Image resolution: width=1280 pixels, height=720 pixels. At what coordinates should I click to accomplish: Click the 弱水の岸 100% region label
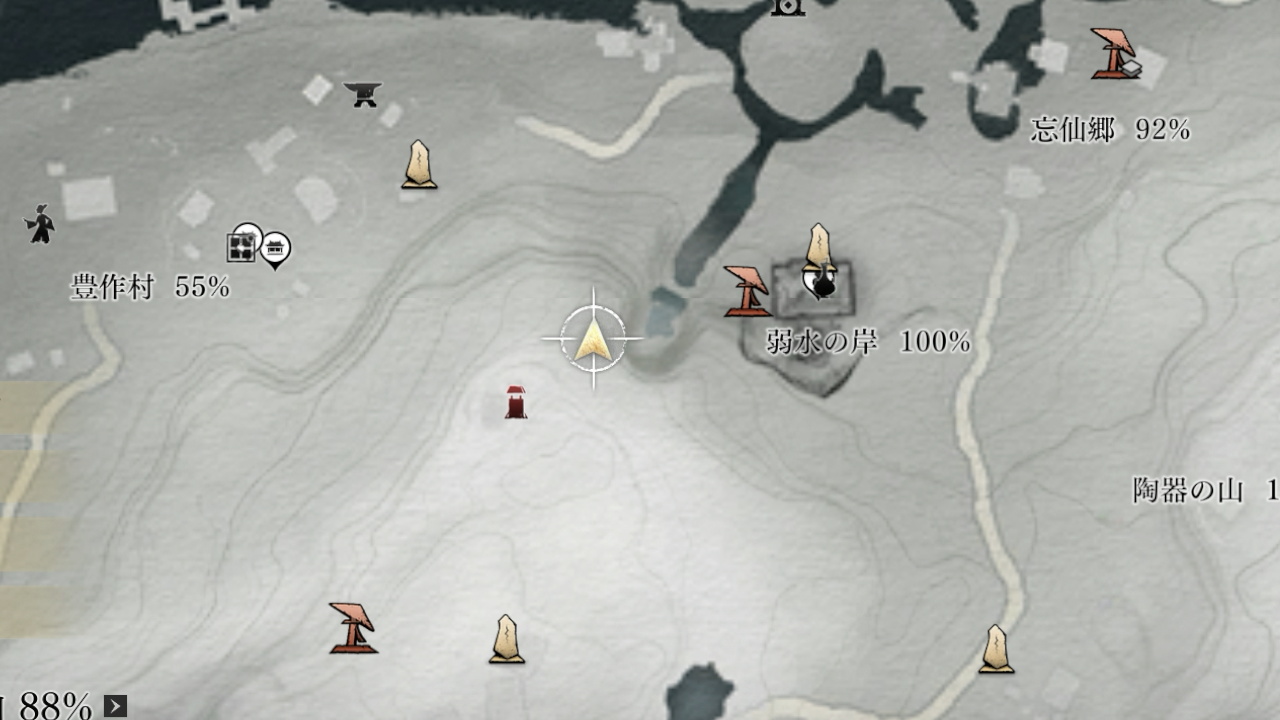tap(868, 342)
